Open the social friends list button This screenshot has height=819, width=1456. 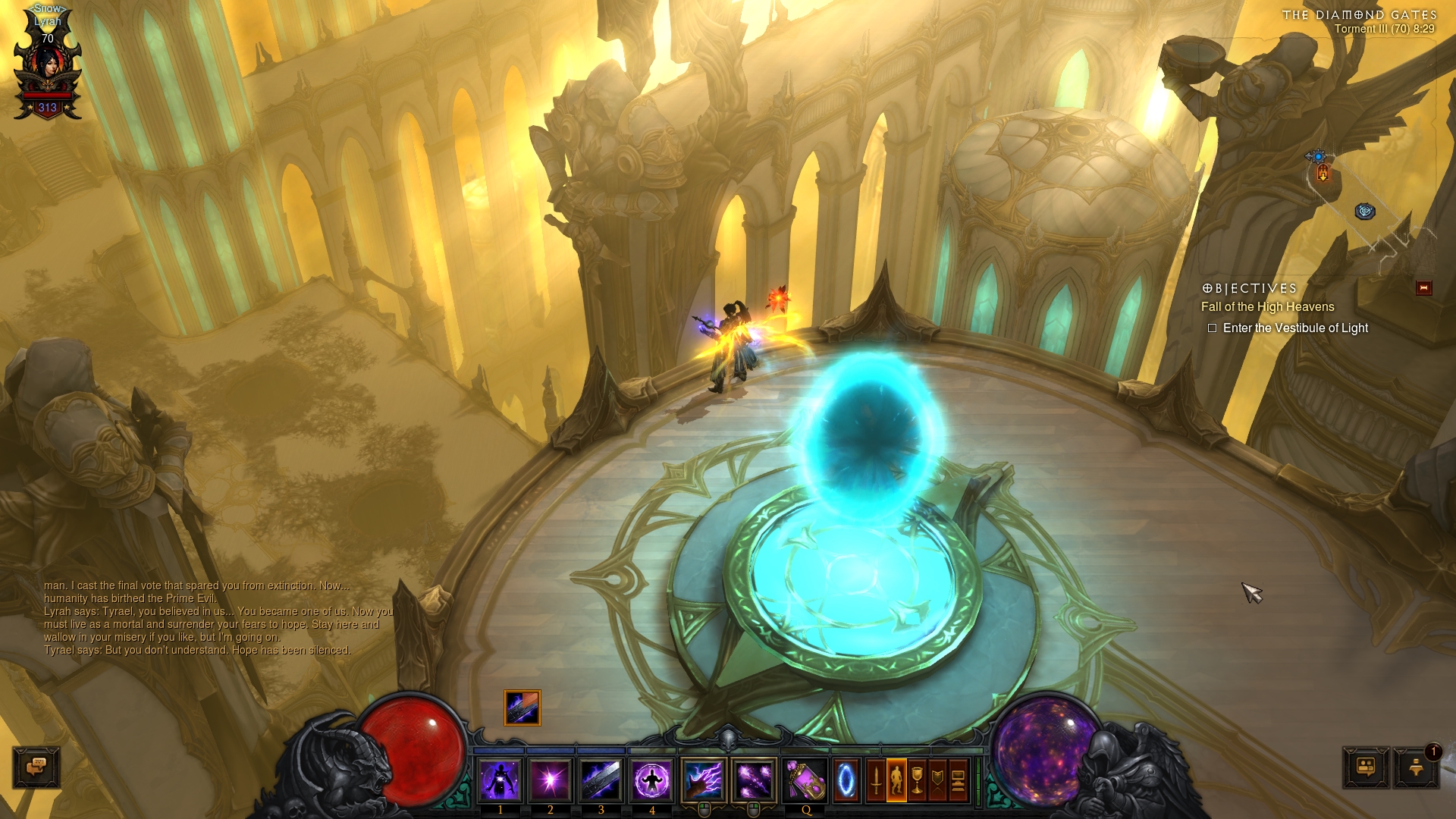tap(1366, 767)
